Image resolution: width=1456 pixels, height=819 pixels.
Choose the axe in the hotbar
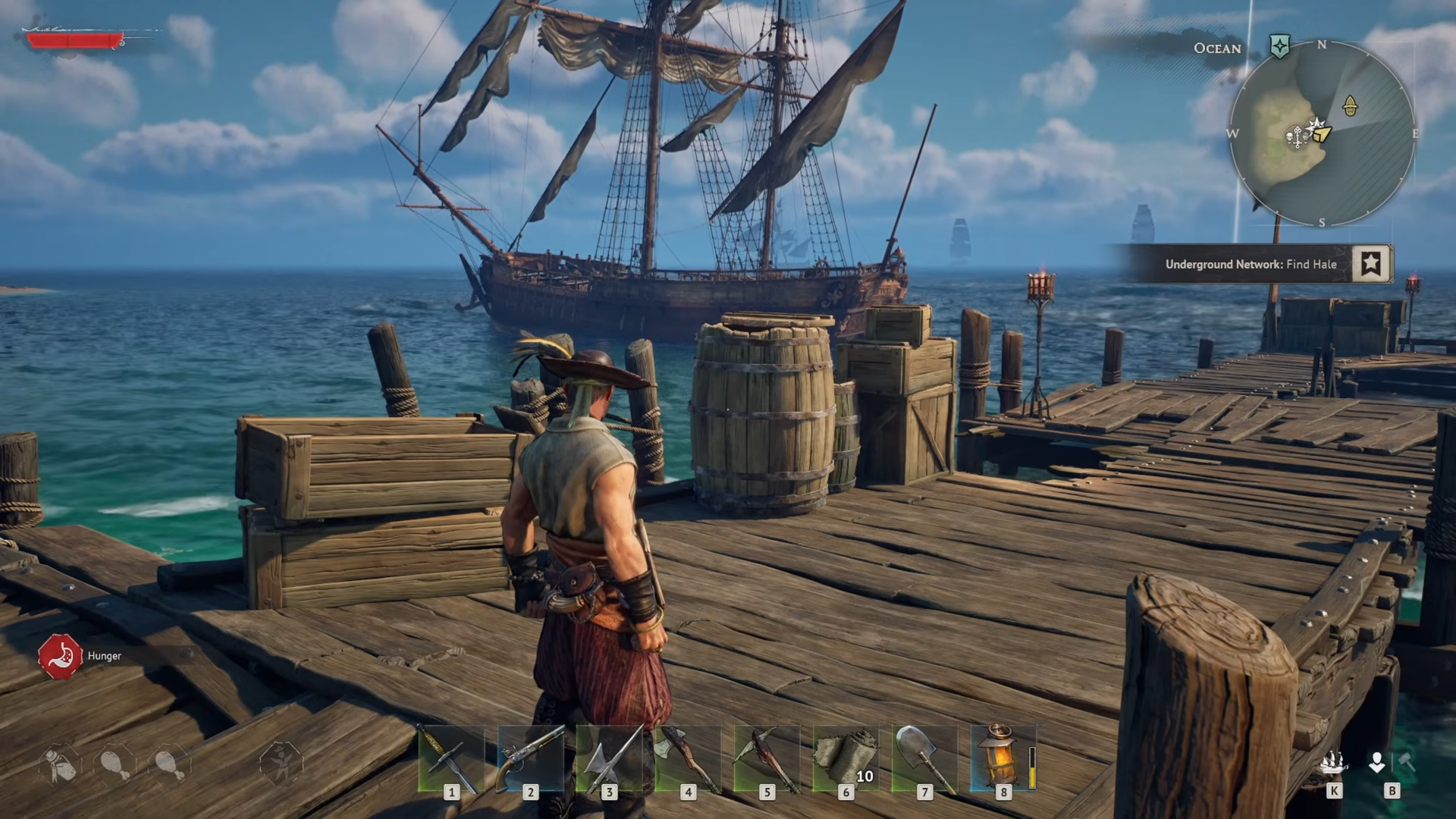(x=687, y=758)
